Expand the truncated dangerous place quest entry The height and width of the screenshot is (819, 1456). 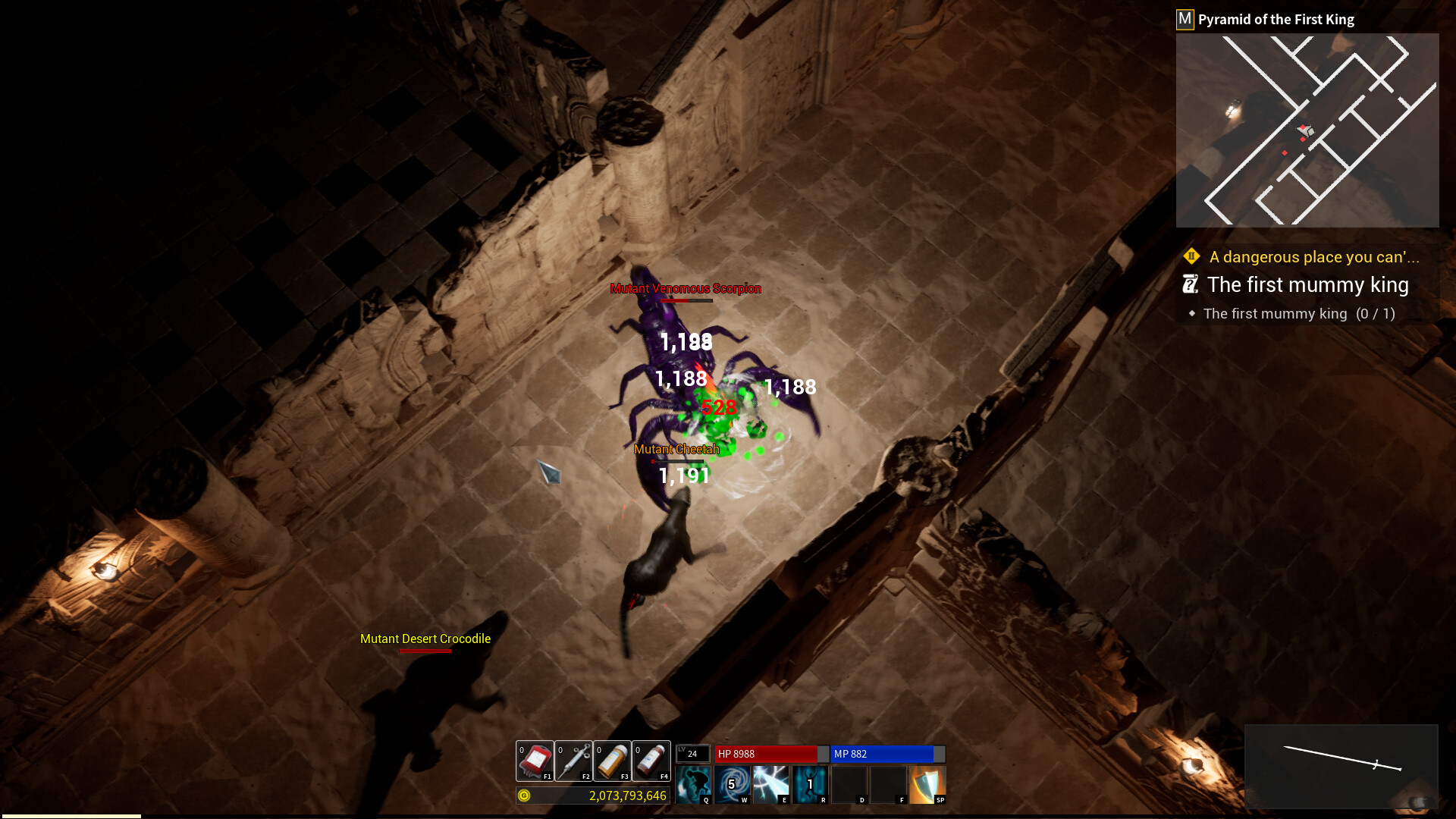pos(1313,257)
